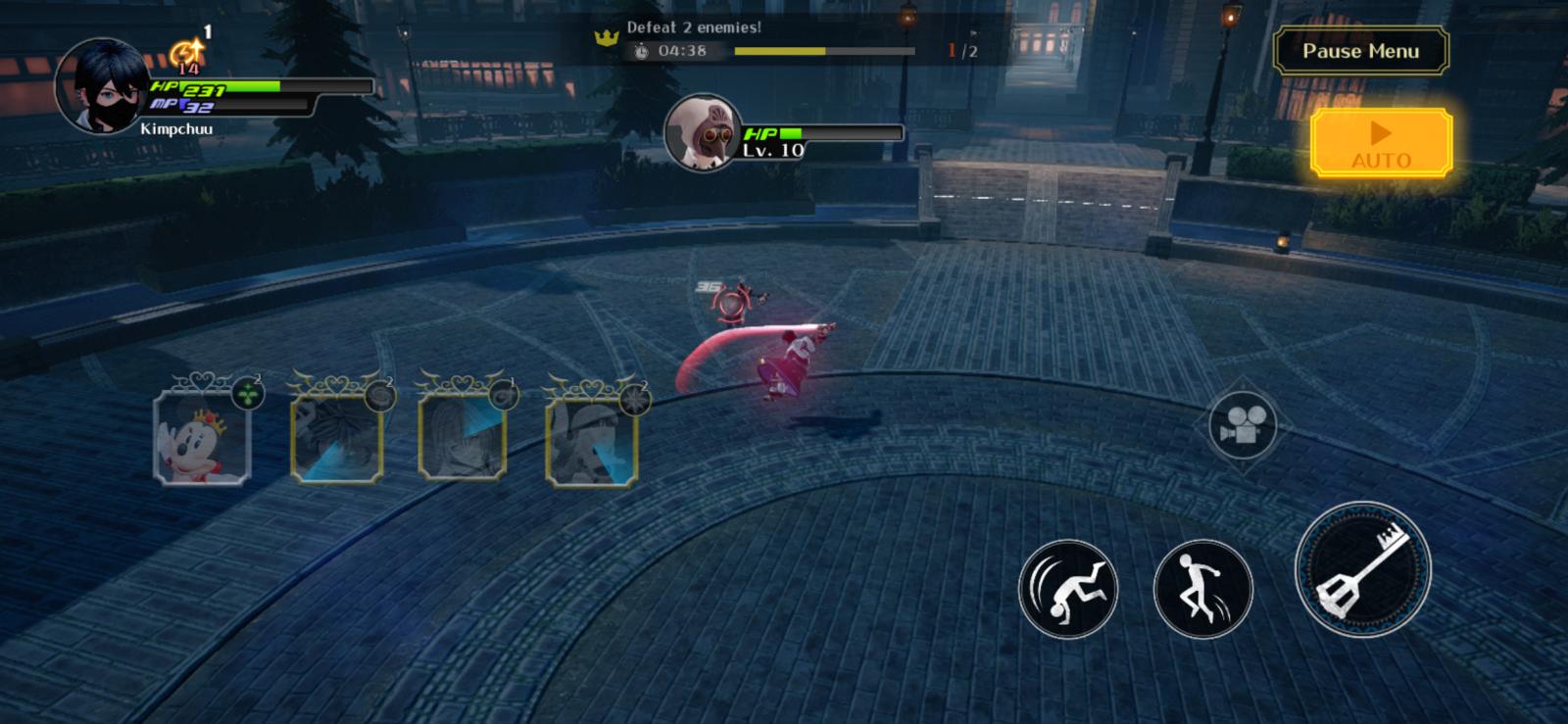Attack with the Keyblade button
This screenshot has height=724, width=1568.
tap(1362, 569)
